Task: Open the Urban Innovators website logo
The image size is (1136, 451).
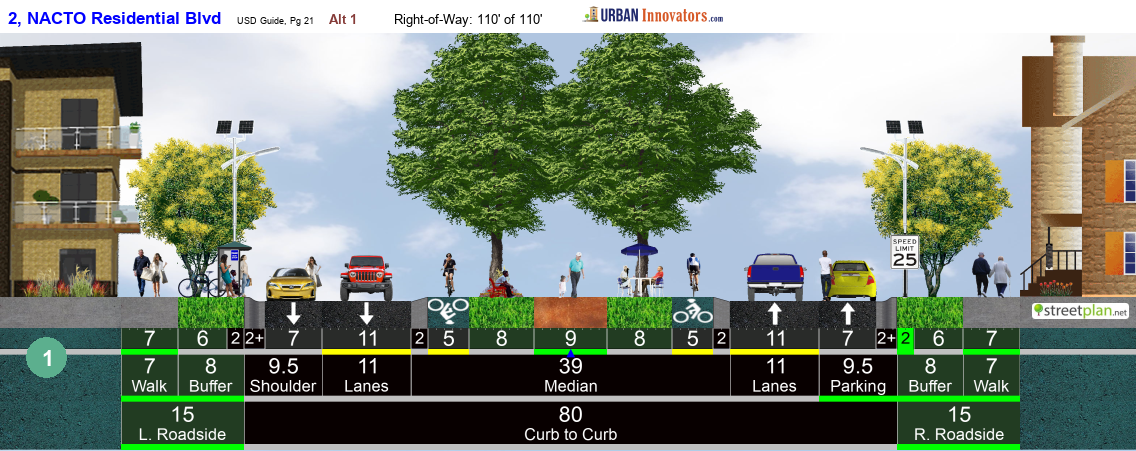Action: point(654,15)
